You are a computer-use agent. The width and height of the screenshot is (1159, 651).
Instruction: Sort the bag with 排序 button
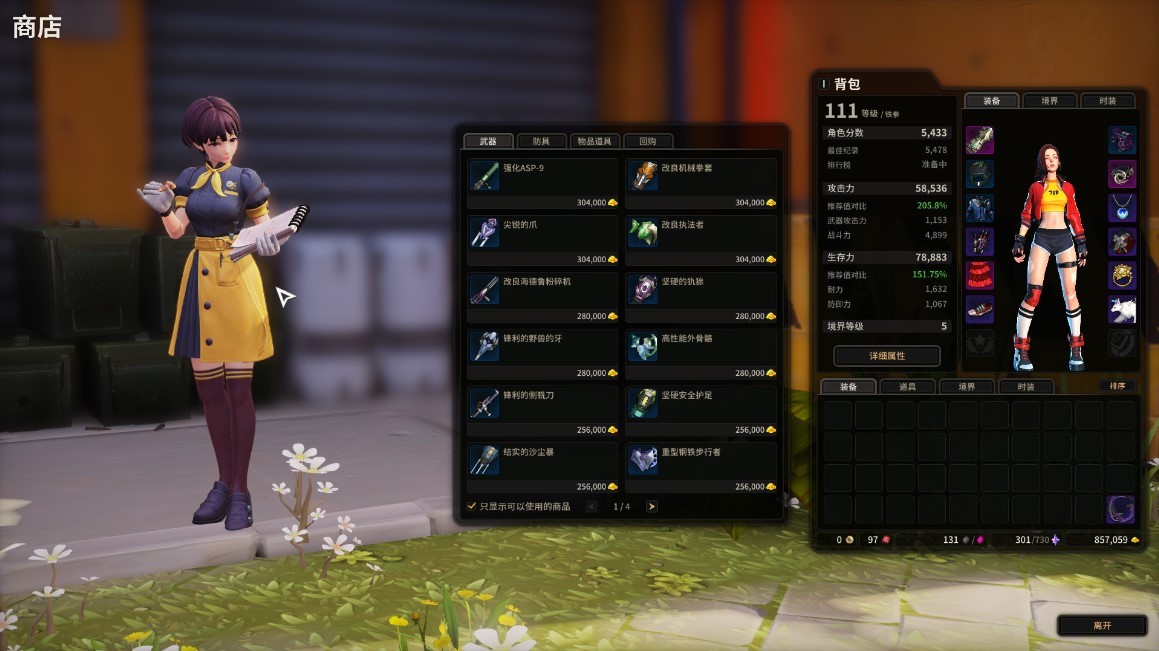[1117, 386]
